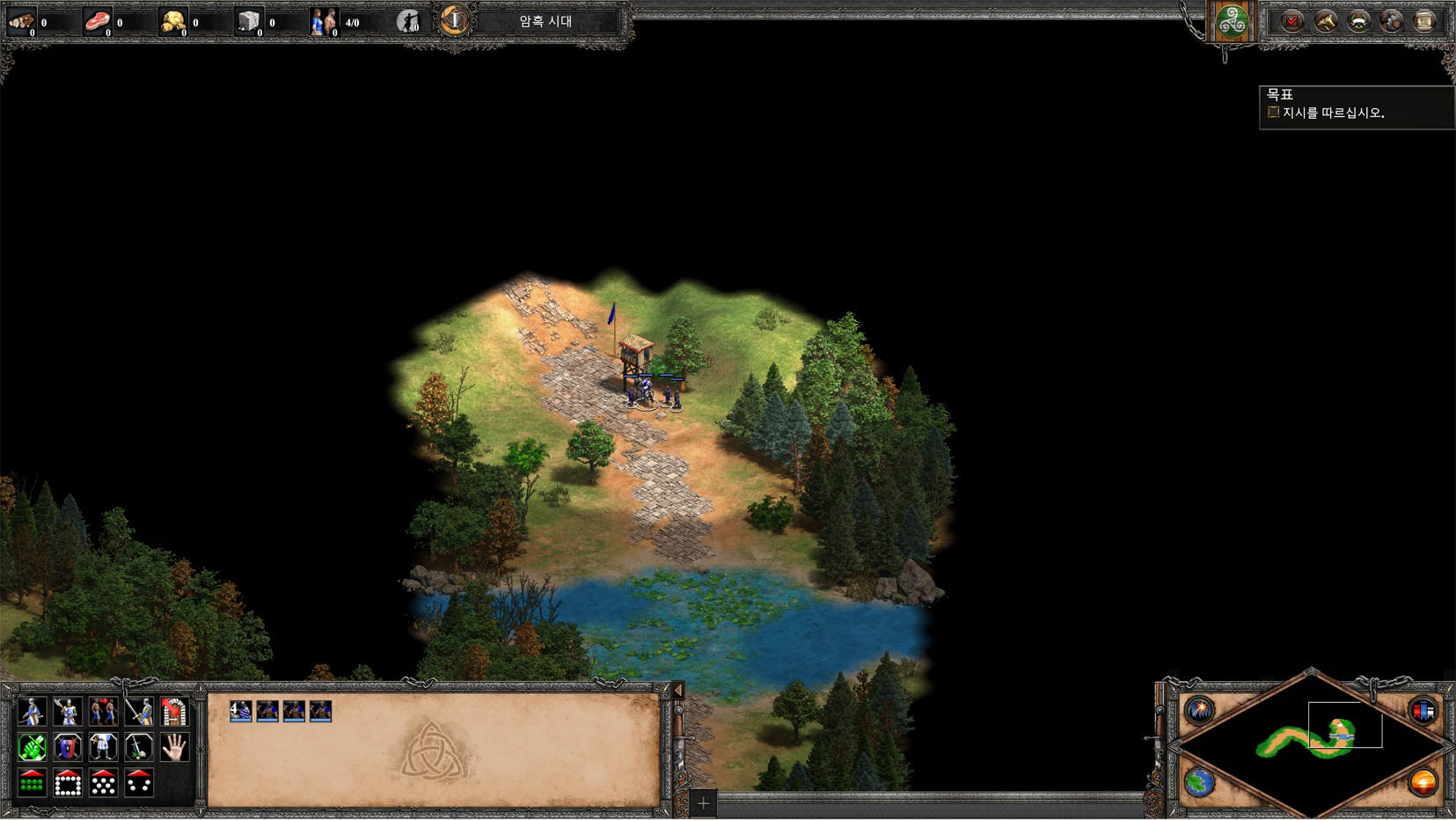Activate the garrison gate door command
The image size is (1456, 820).
(174, 711)
